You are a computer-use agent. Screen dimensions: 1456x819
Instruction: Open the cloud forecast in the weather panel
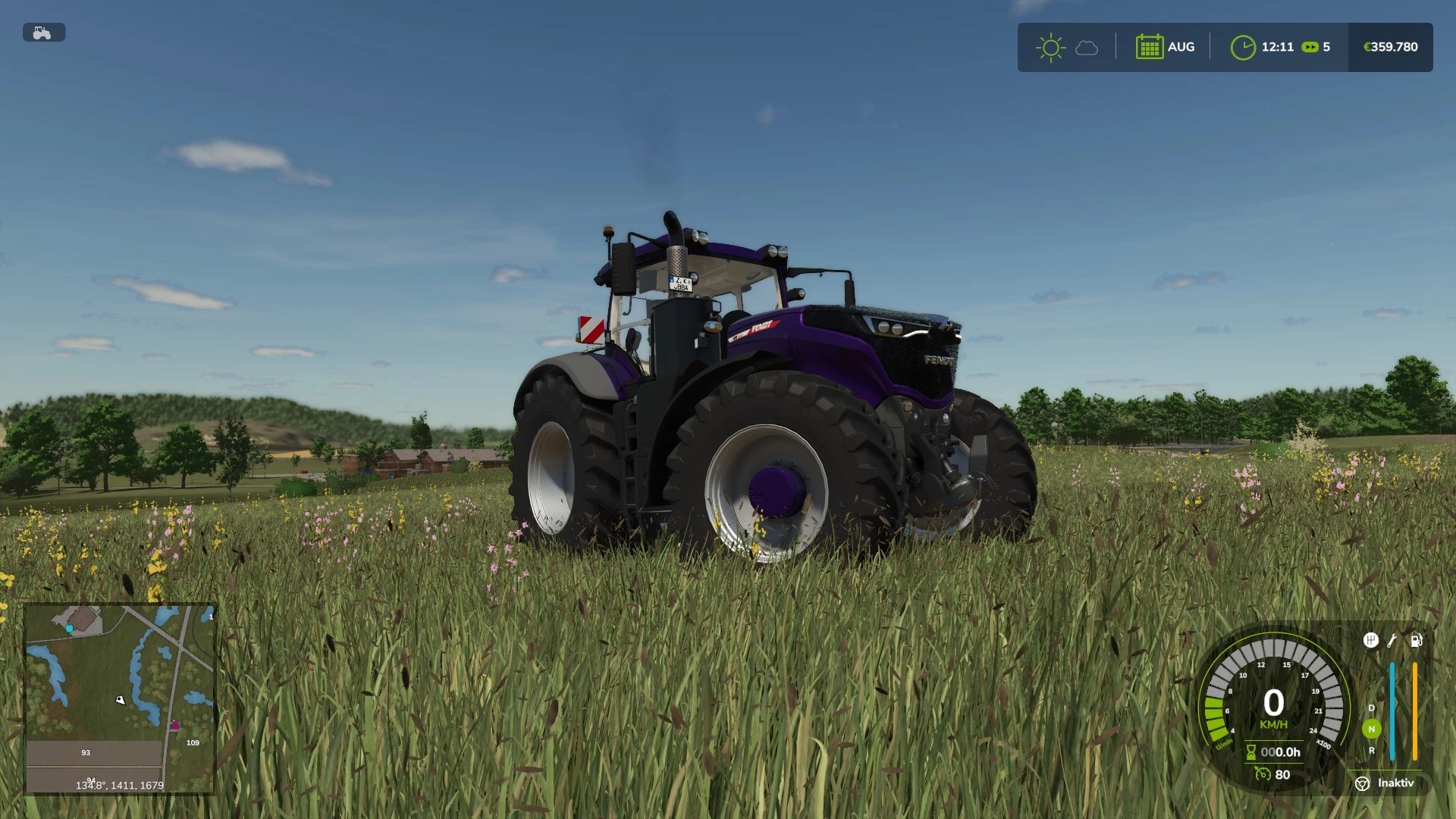pyautogui.click(x=1087, y=47)
